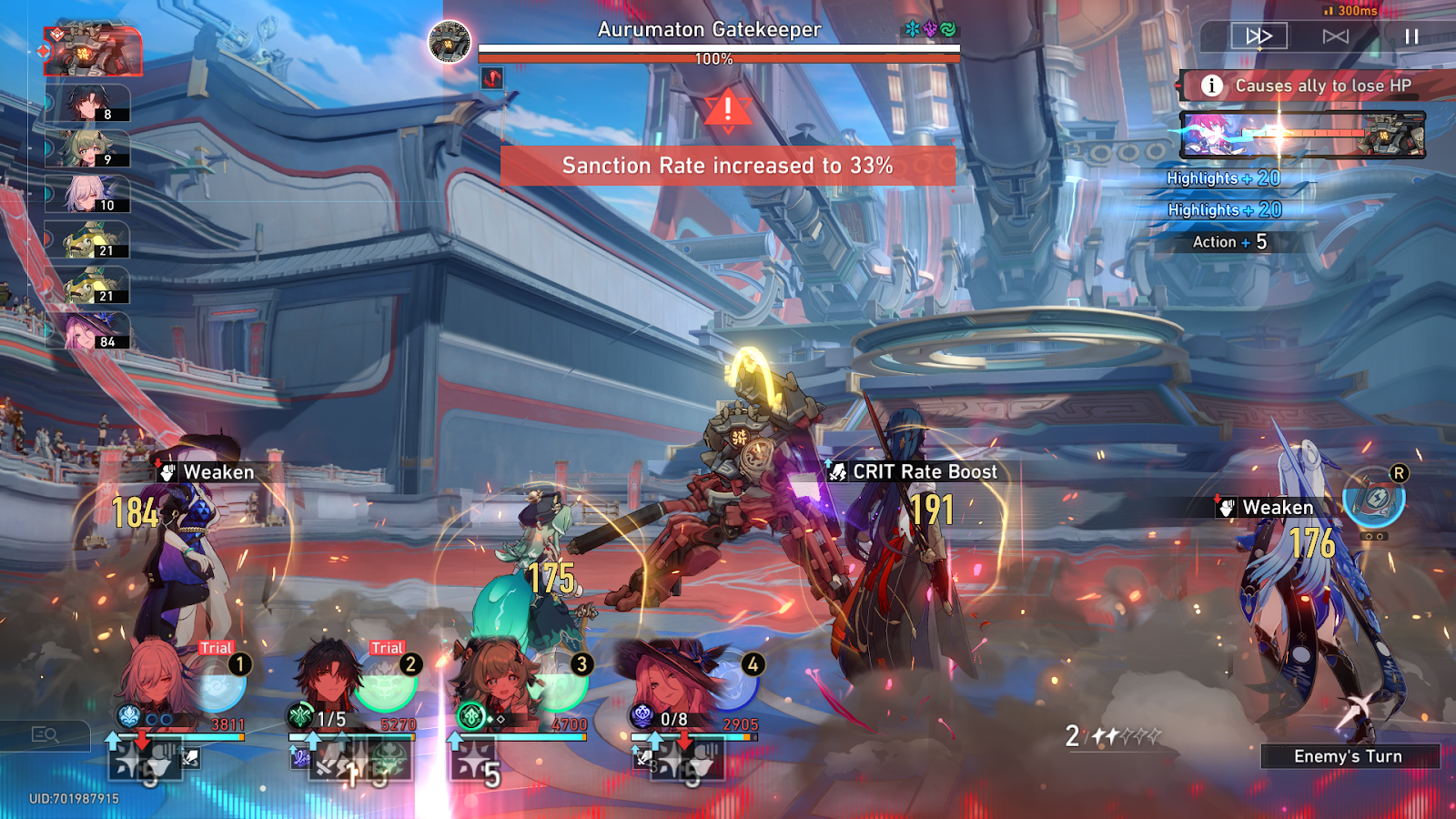Toggle the battle speed-up button
Screen dimensions: 1456x819
(1259, 36)
